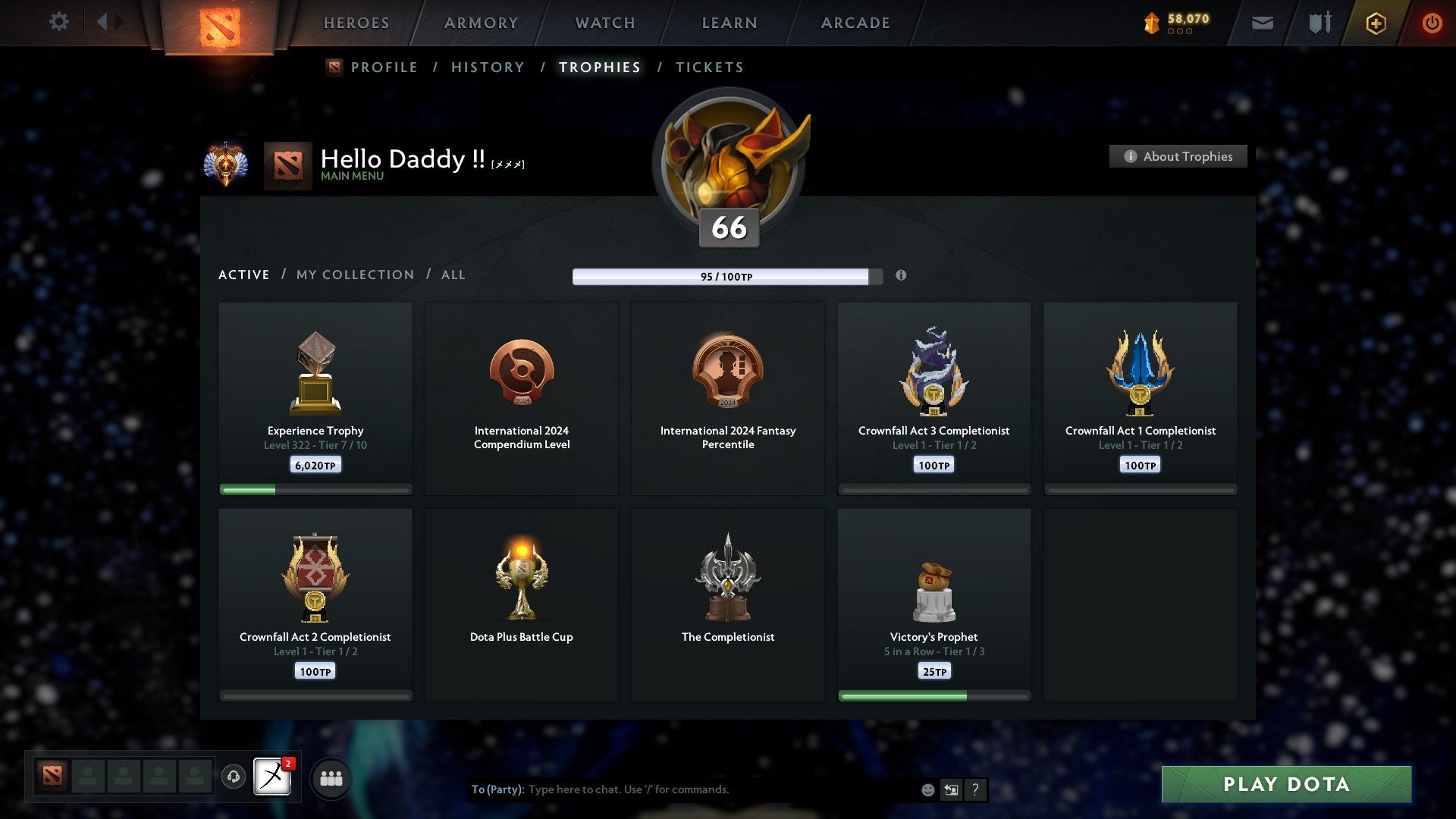Open the mail notifications icon
1456x819 pixels.
(x=1262, y=23)
